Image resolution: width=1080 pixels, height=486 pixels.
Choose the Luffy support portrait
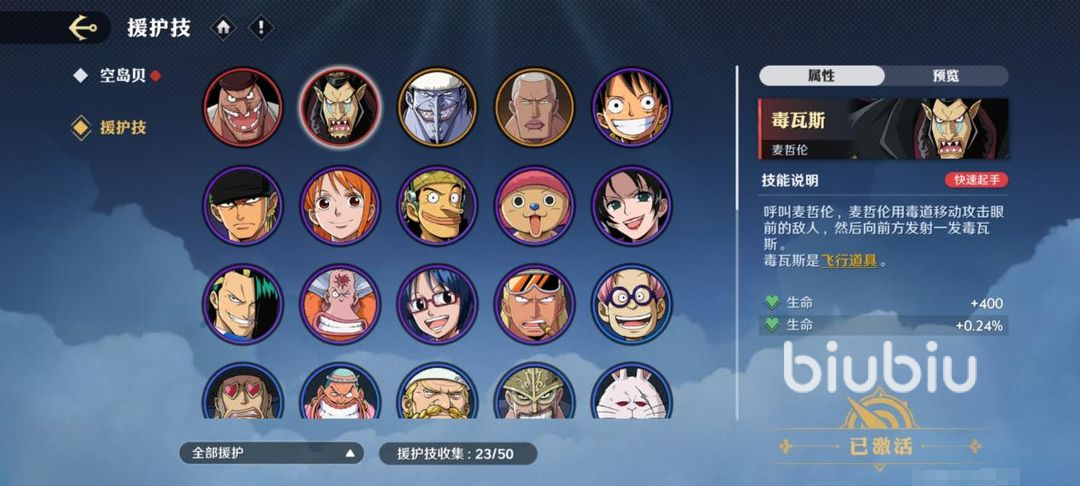point(632,107)
